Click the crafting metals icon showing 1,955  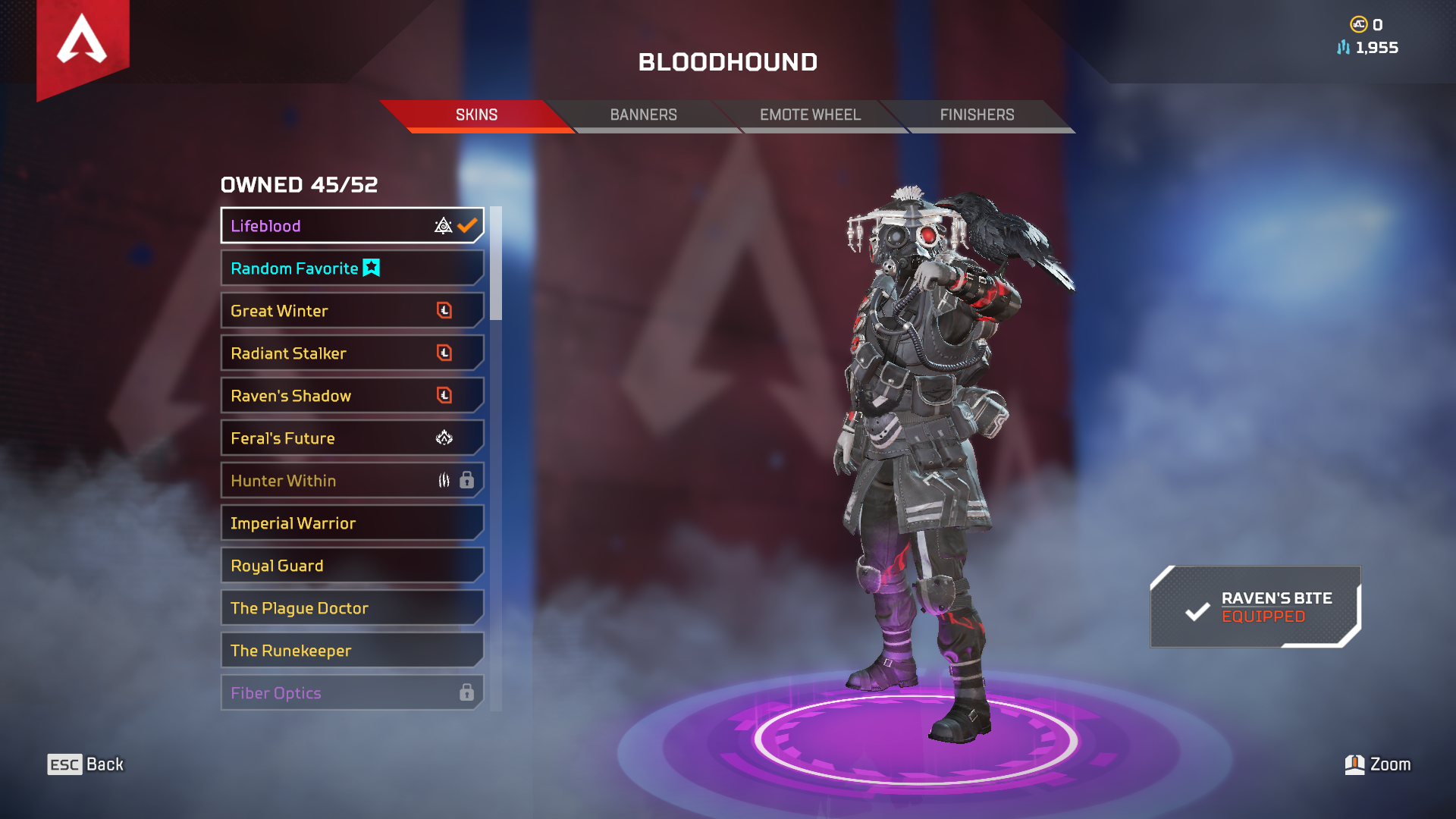[x=1342, y=48]
